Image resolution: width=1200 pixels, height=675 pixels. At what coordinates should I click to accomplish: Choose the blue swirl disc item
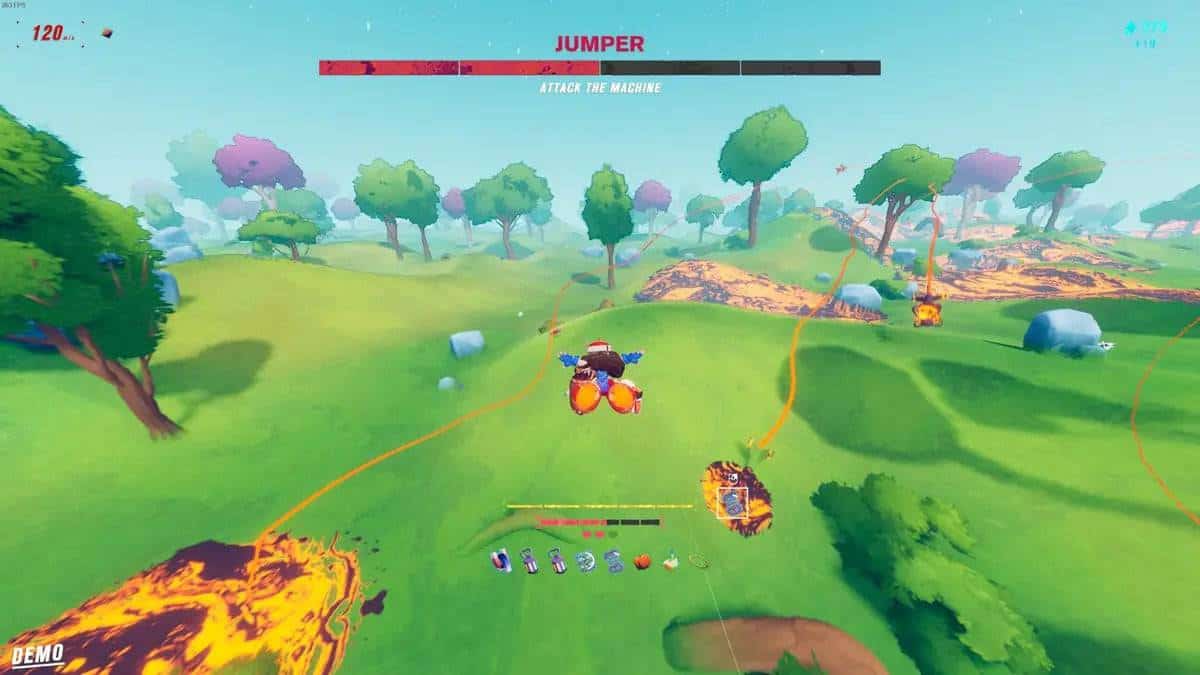pos(585,562)
